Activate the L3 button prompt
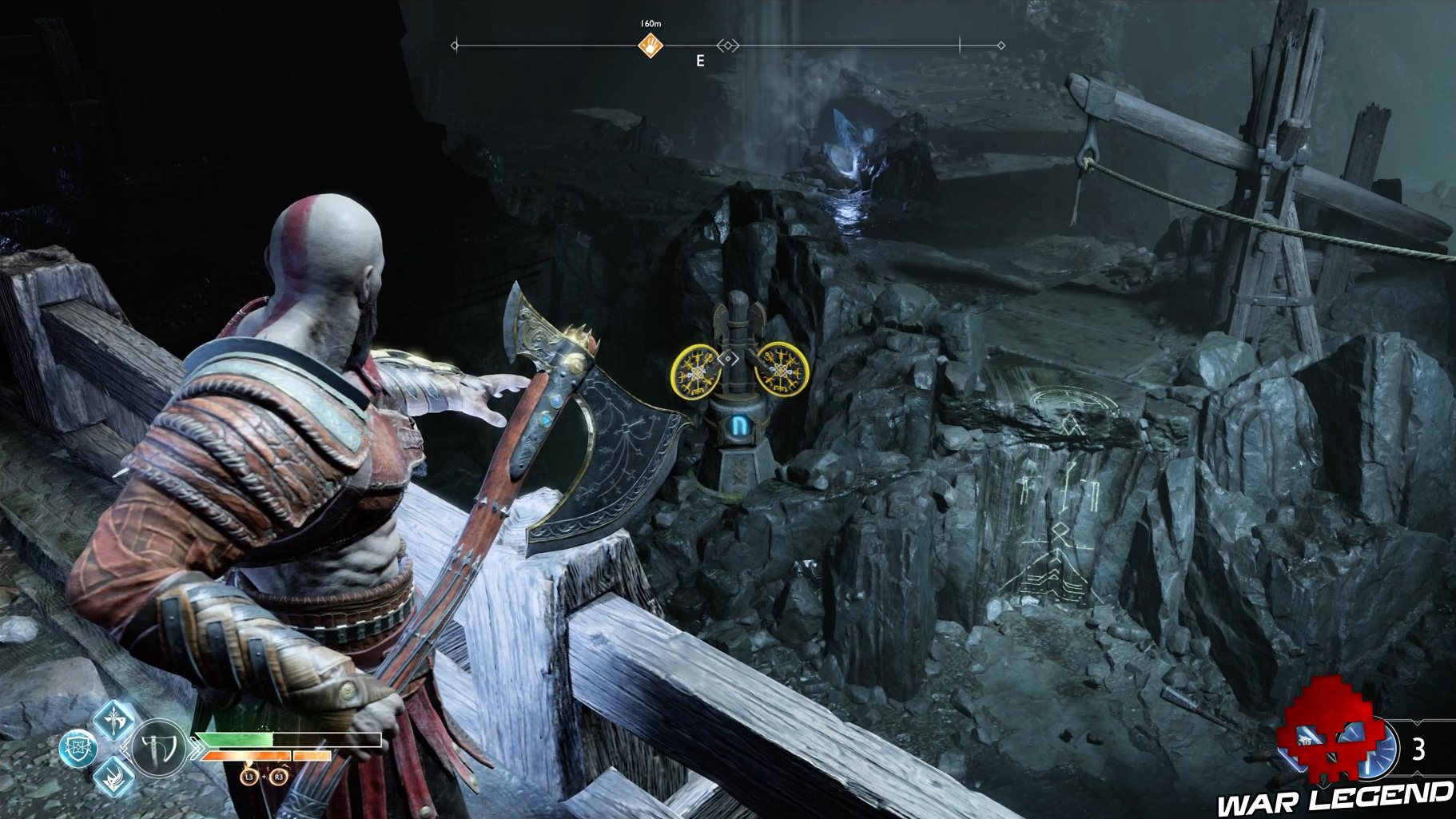Viewport: 1456px width, 819px height. (x=248, y=777)
